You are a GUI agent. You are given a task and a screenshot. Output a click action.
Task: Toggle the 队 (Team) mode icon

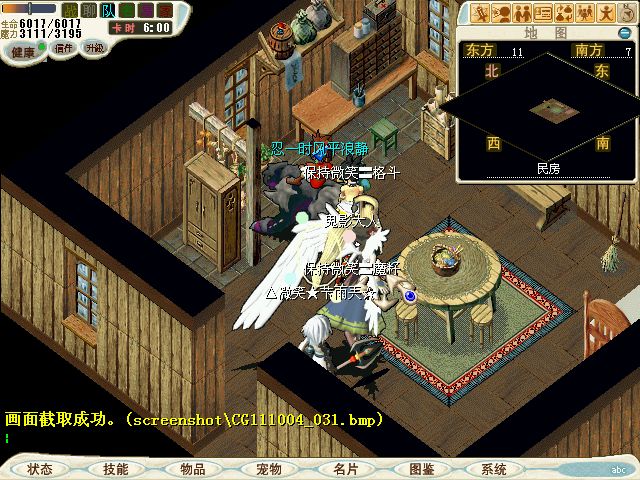(x=106, y=9)
